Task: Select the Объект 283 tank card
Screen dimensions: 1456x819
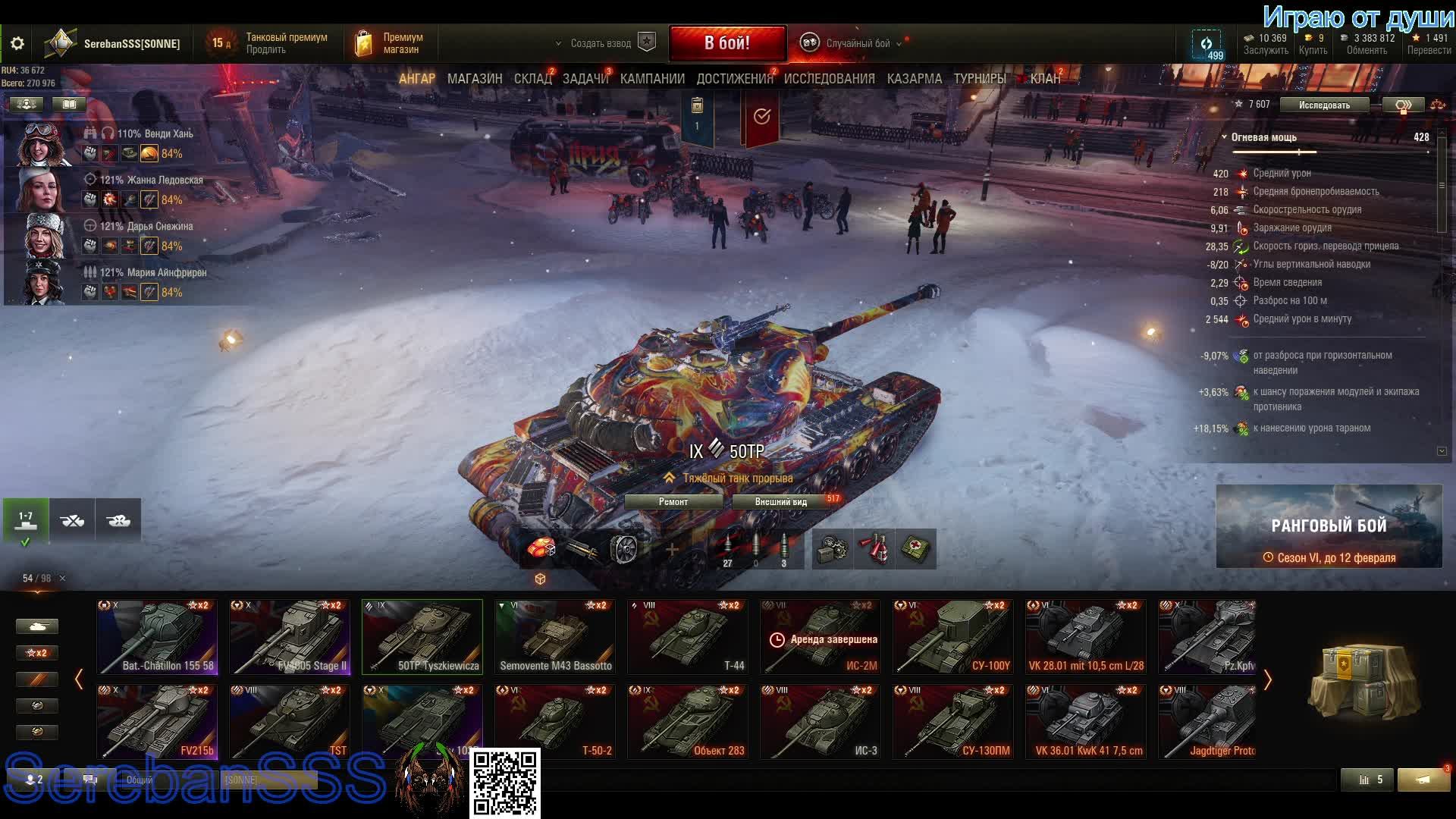Action: pyautogui.click(x=688, y=722)
